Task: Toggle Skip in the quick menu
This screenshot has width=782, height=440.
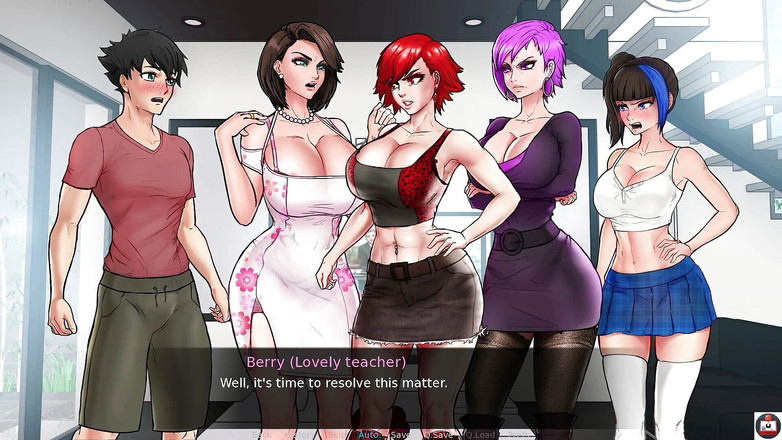Action: [335, 435]
